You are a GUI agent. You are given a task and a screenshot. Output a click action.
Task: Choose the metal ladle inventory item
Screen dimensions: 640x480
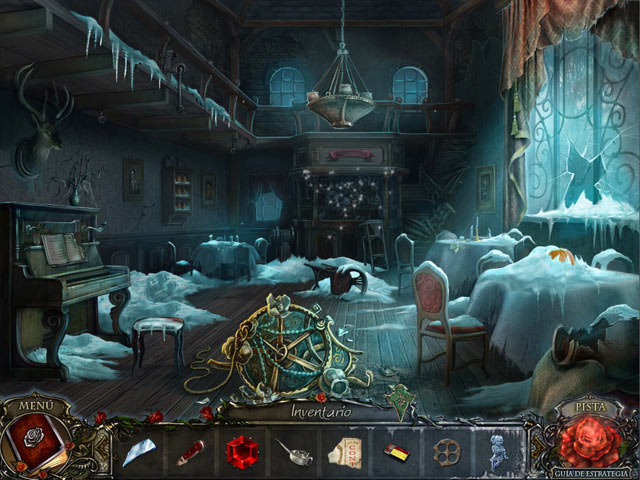tap(293, 452)
